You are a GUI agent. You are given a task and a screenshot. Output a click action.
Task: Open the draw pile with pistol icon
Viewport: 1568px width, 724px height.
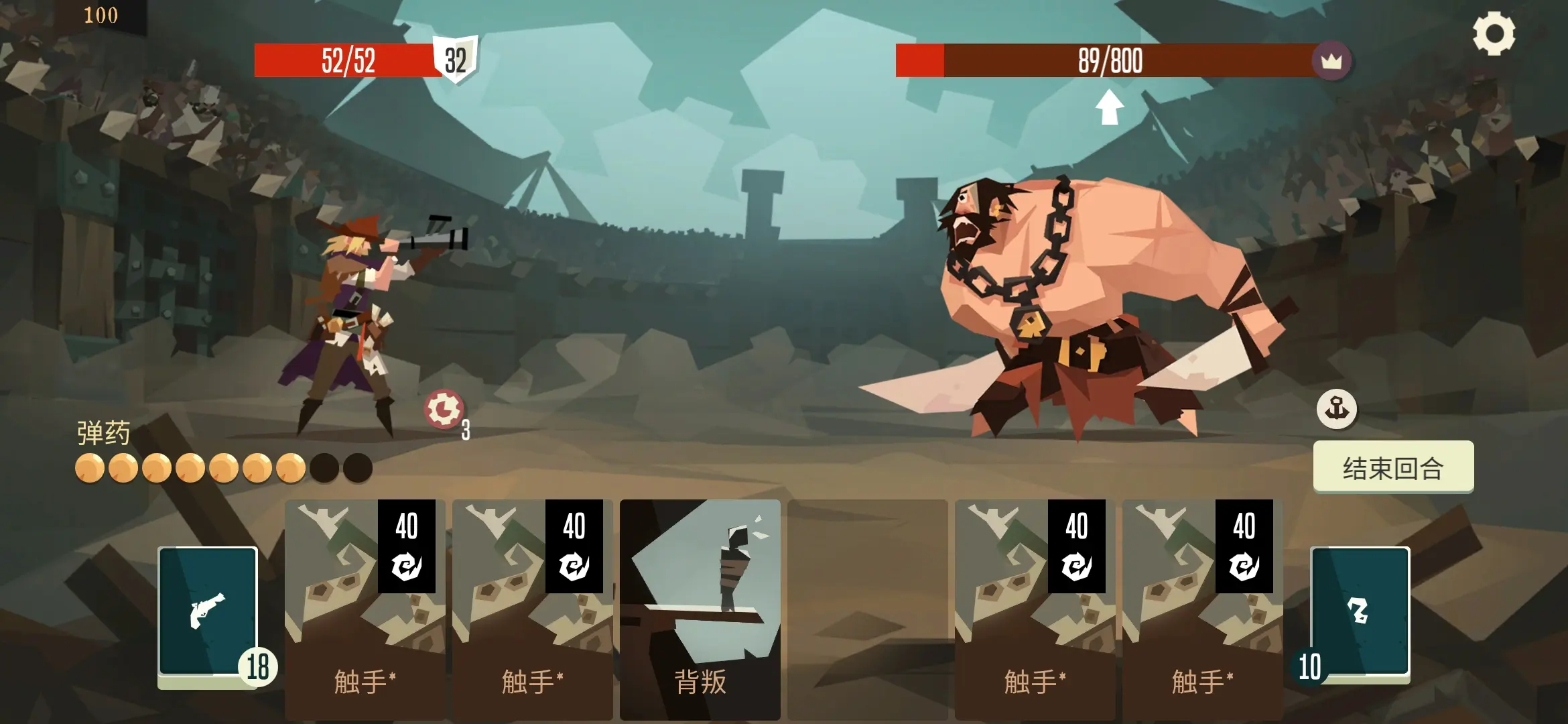208,611
